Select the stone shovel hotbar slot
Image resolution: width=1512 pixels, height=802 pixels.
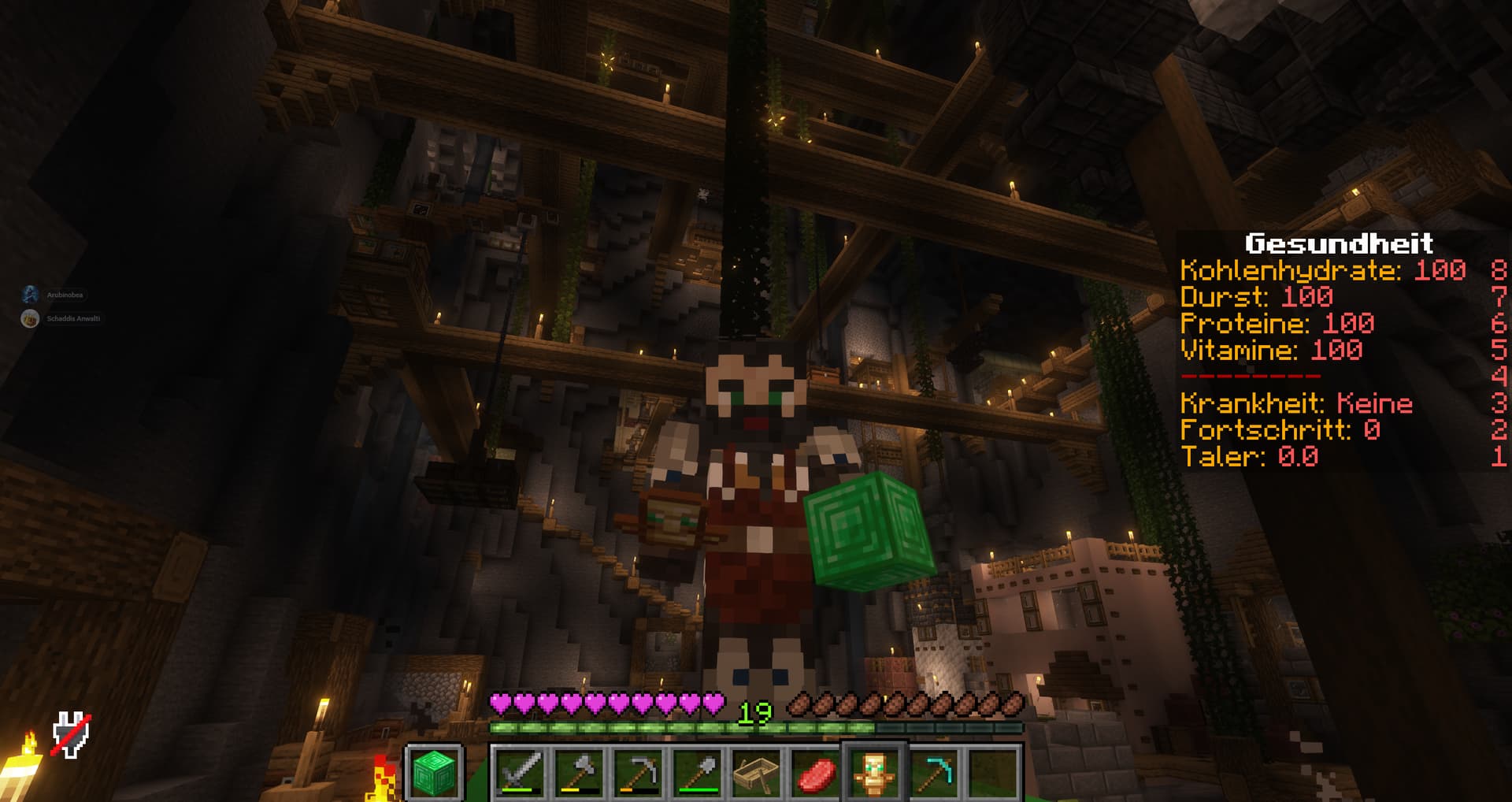698,772
